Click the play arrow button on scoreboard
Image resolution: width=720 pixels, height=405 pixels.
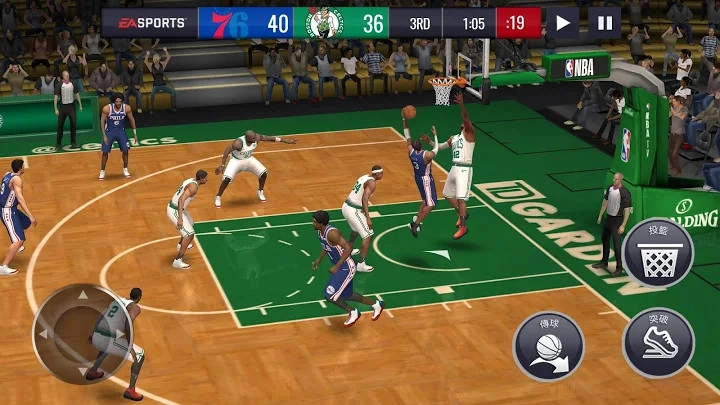tap(563, 23)
